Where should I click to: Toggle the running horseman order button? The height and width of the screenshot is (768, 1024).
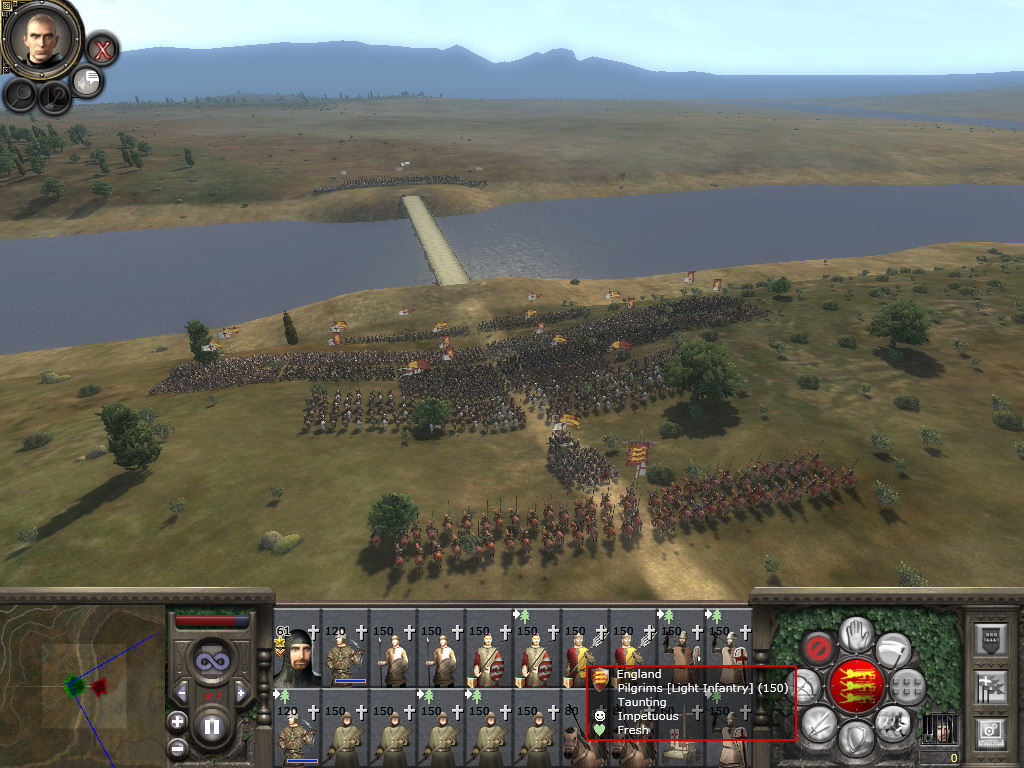894,722
